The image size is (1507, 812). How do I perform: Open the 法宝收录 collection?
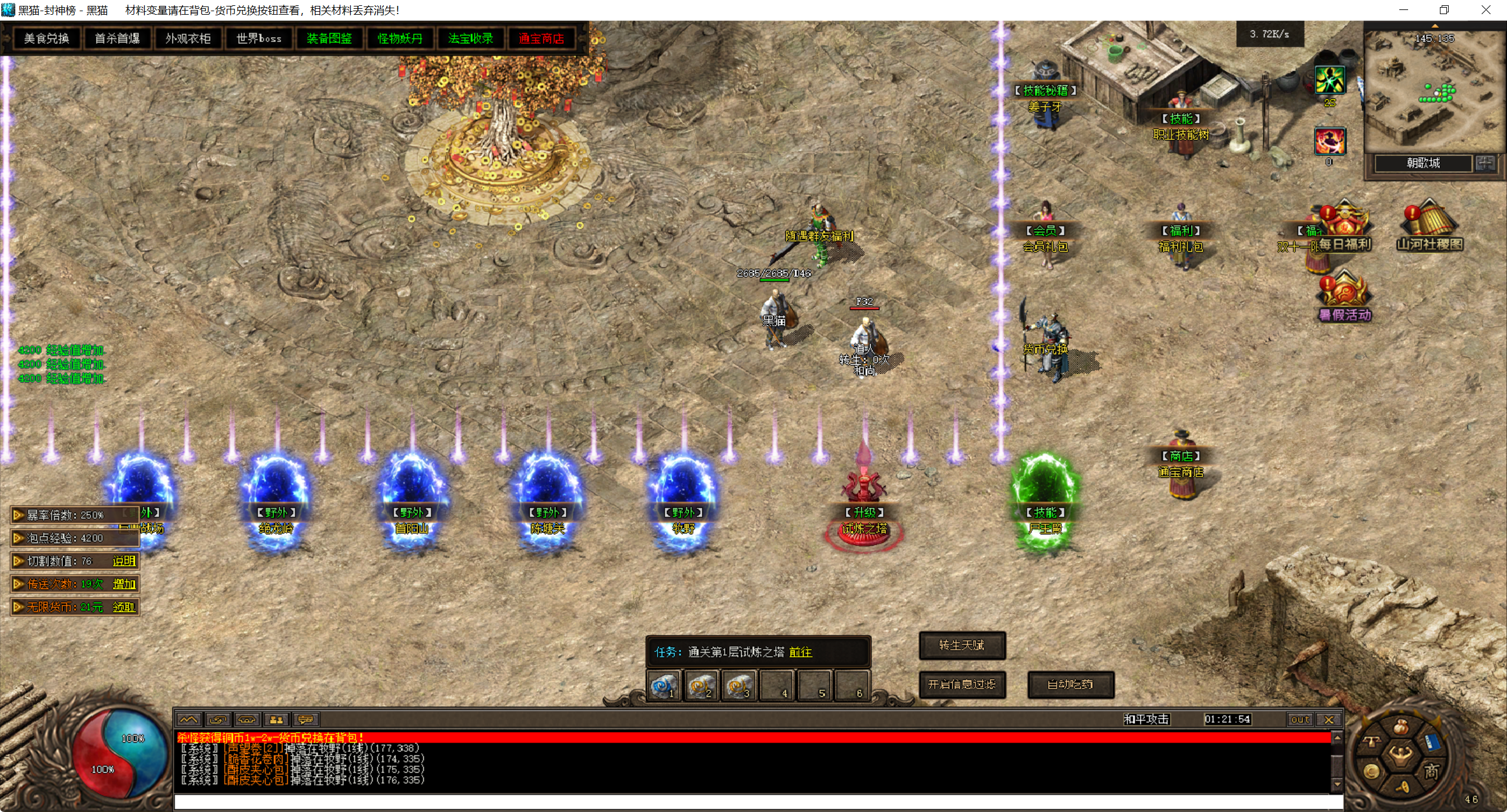click(470, 39)
